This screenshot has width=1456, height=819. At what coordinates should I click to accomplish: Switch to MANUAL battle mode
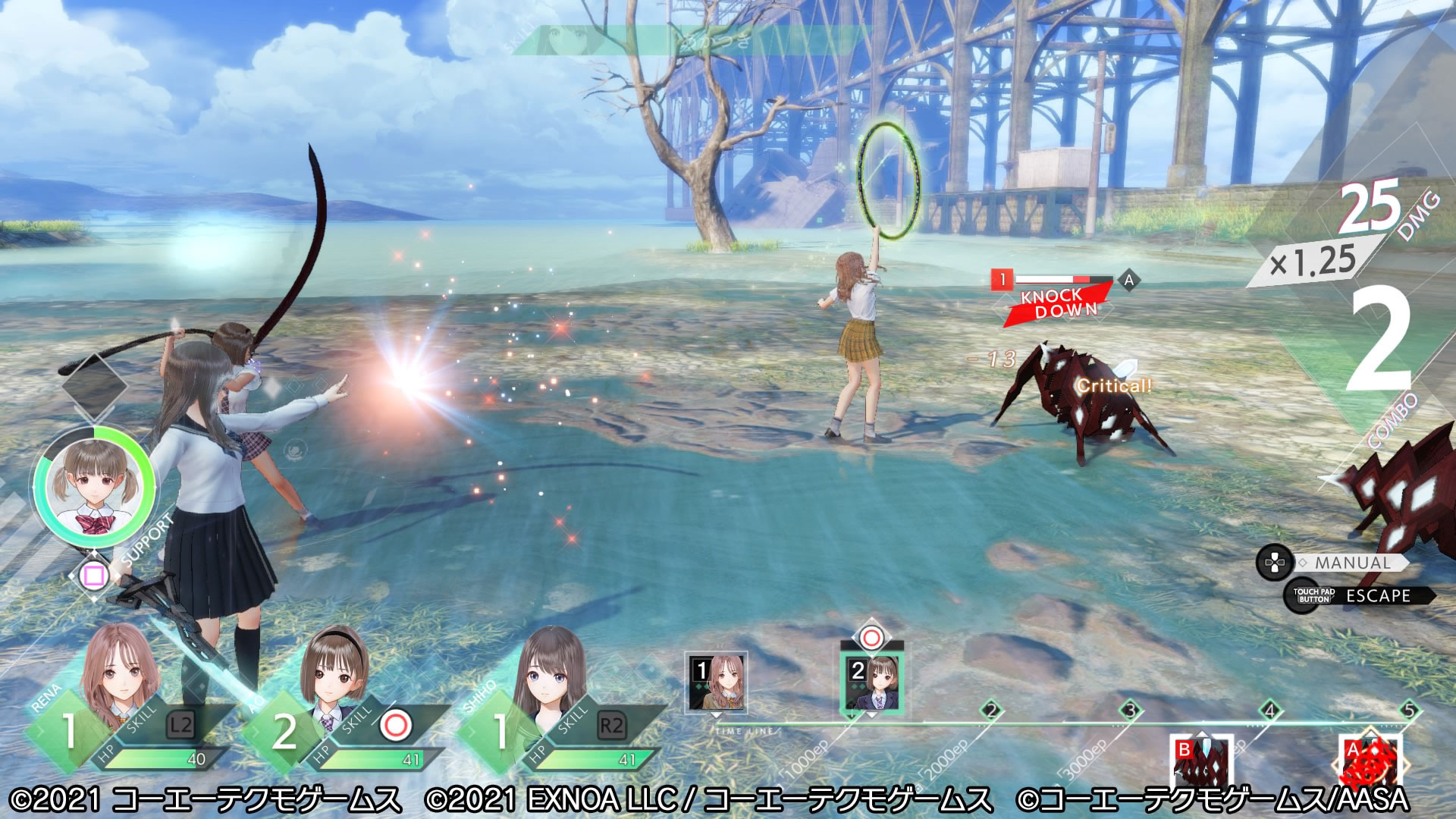(1352, 563)
